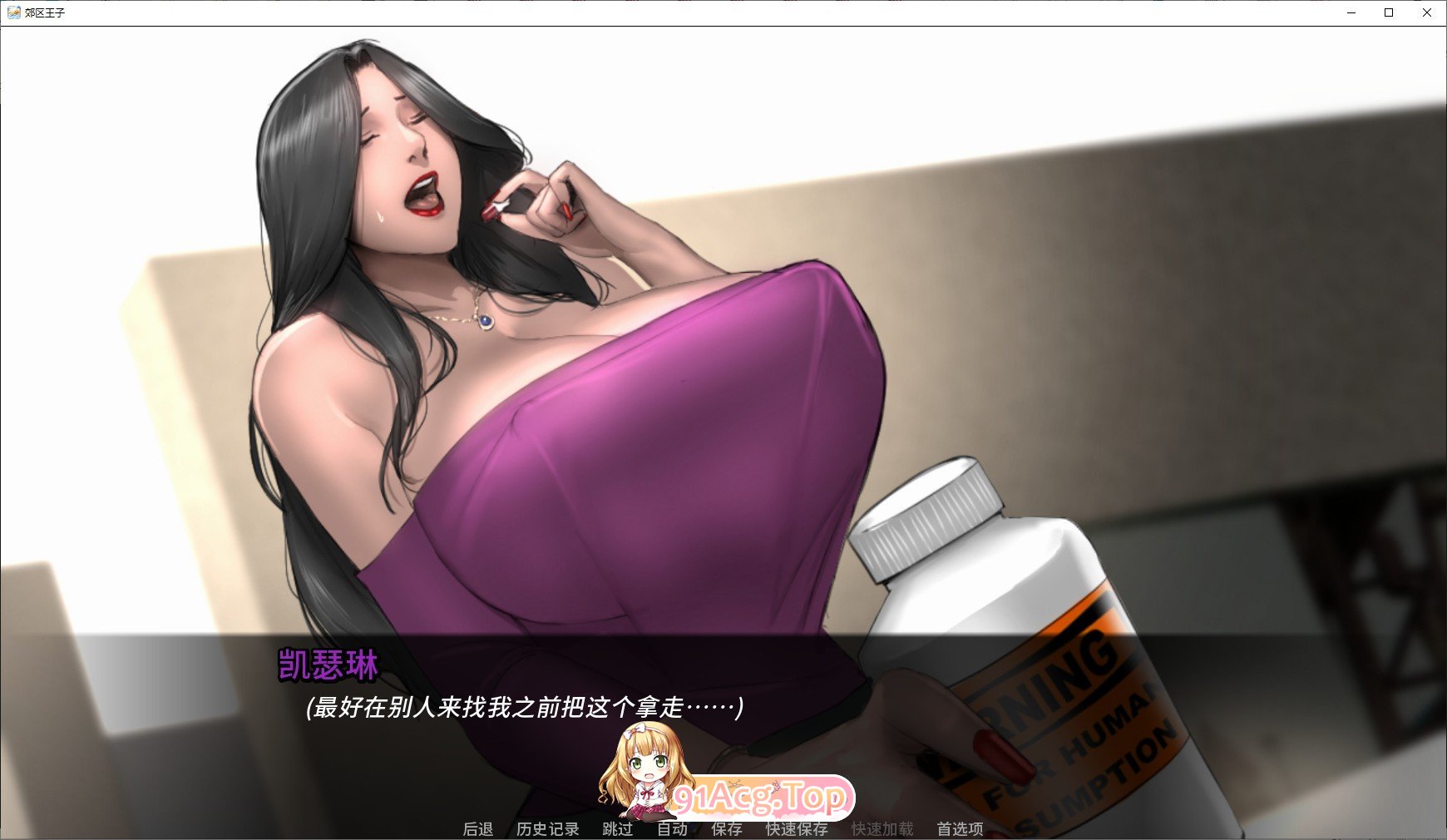The image size is (1447, 840).
Task: Click the quick menu bar at screen bottom
Action: (x=723, y=829)
